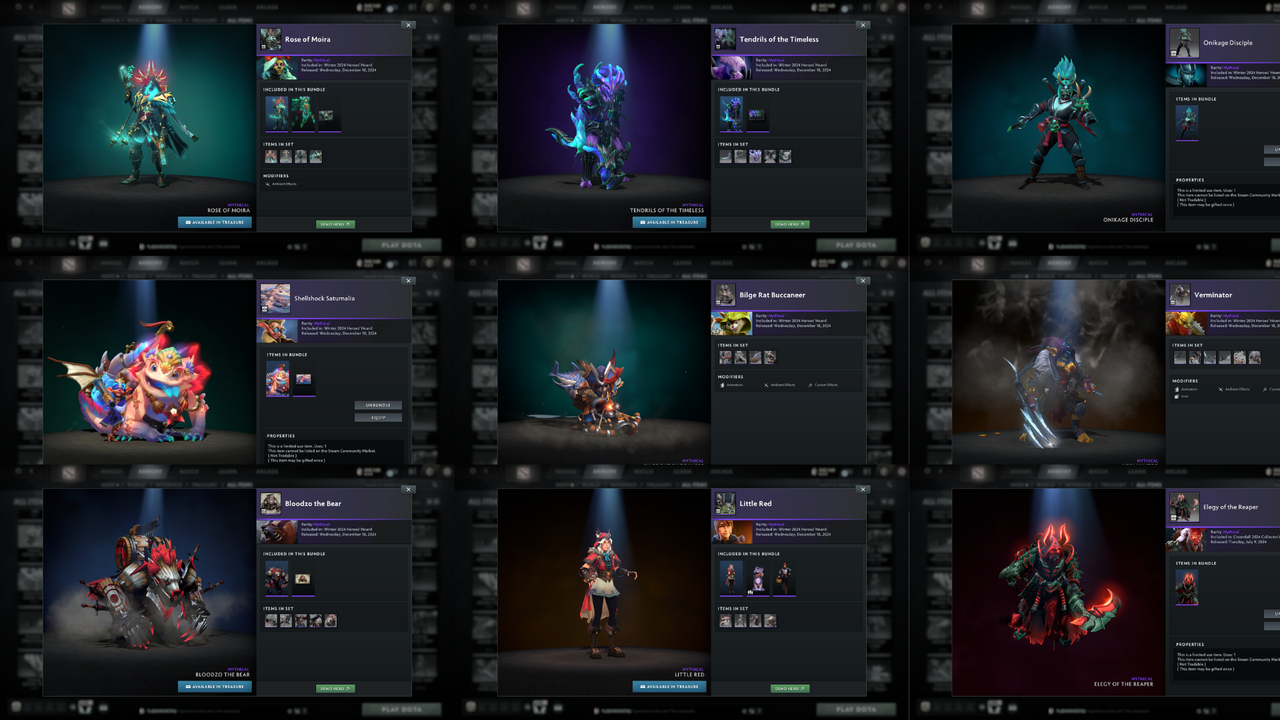Click the first item icon in Bloodzo the Bear's set
The width and height of the screenshot is (1280, 720).
[271, 620]
